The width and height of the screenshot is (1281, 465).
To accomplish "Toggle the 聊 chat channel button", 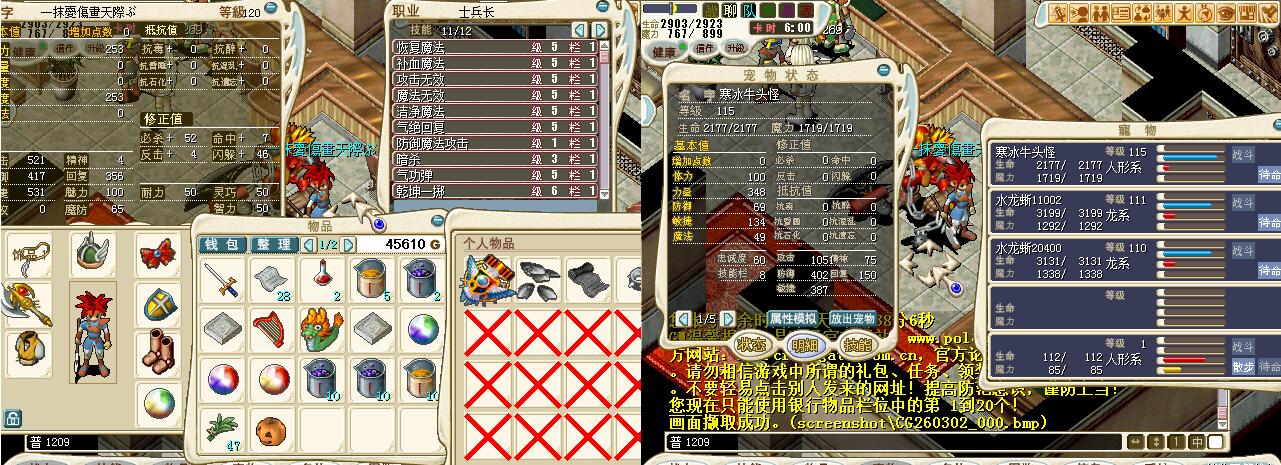I will 730,10.
